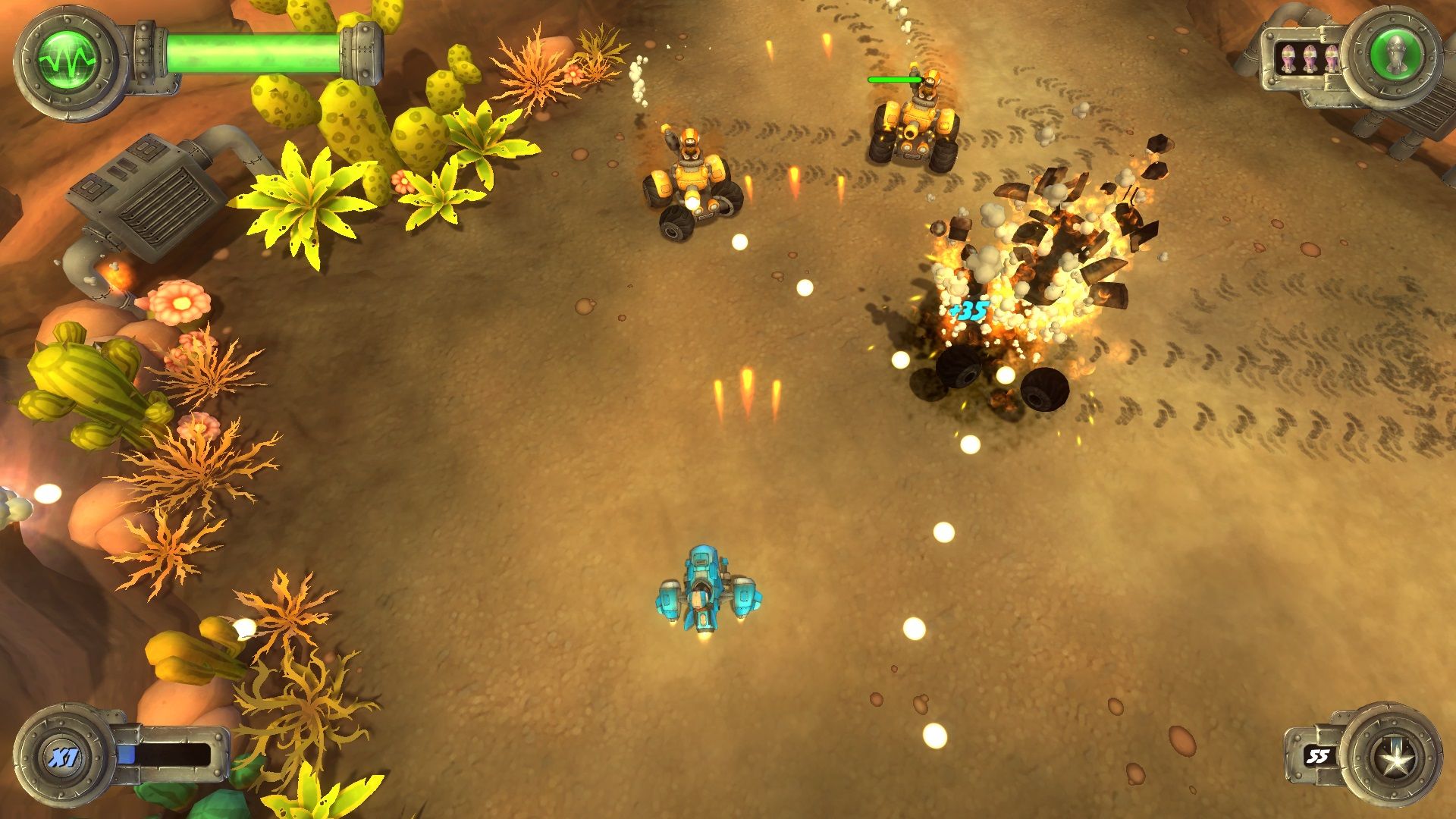This screenshot has width=1456, height=819.
Task: Toggle the enemy buggy's green health bar
Action: (895, 78)
